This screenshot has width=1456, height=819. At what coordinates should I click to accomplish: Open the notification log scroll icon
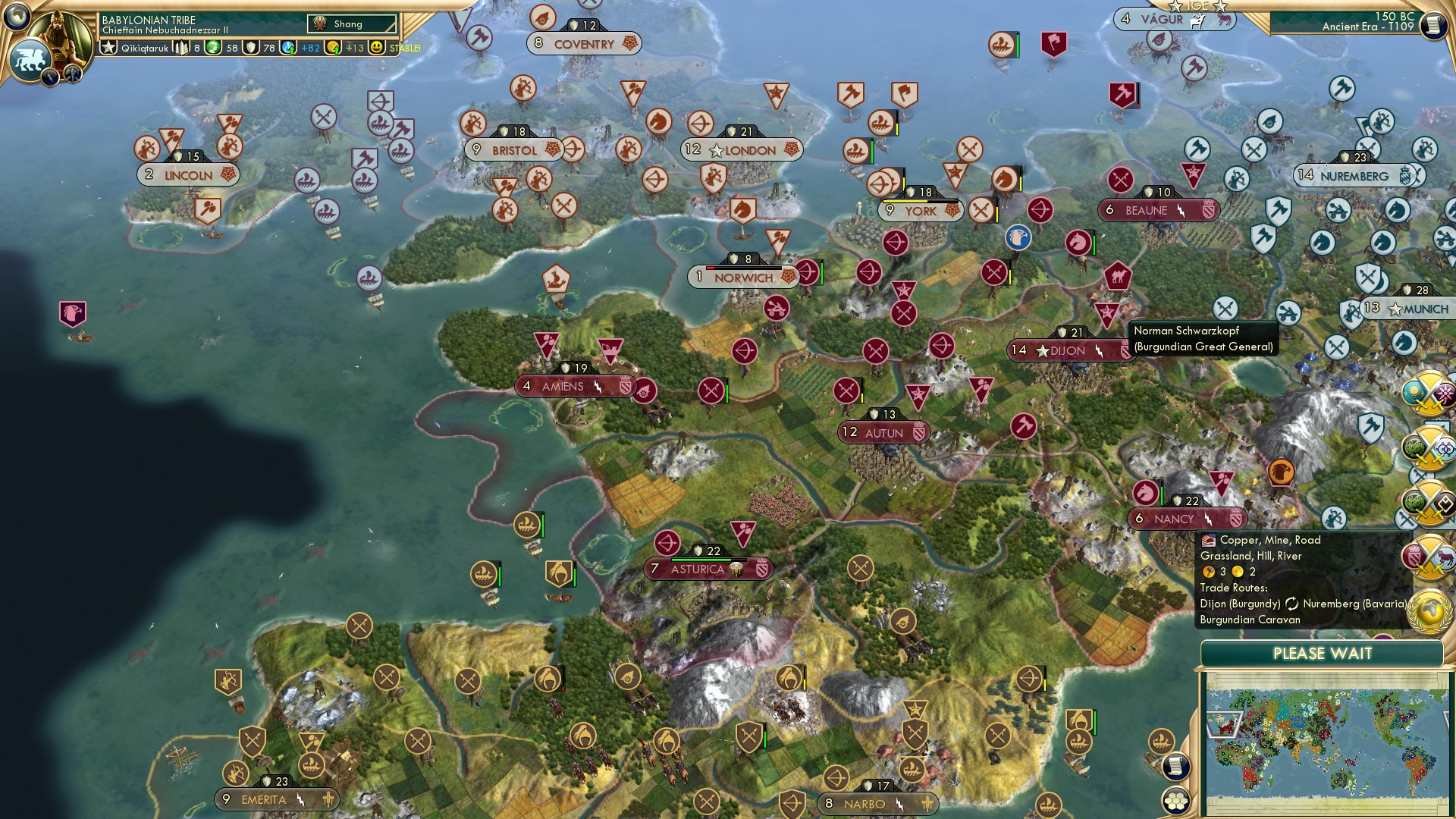[x=1175, y=767]
